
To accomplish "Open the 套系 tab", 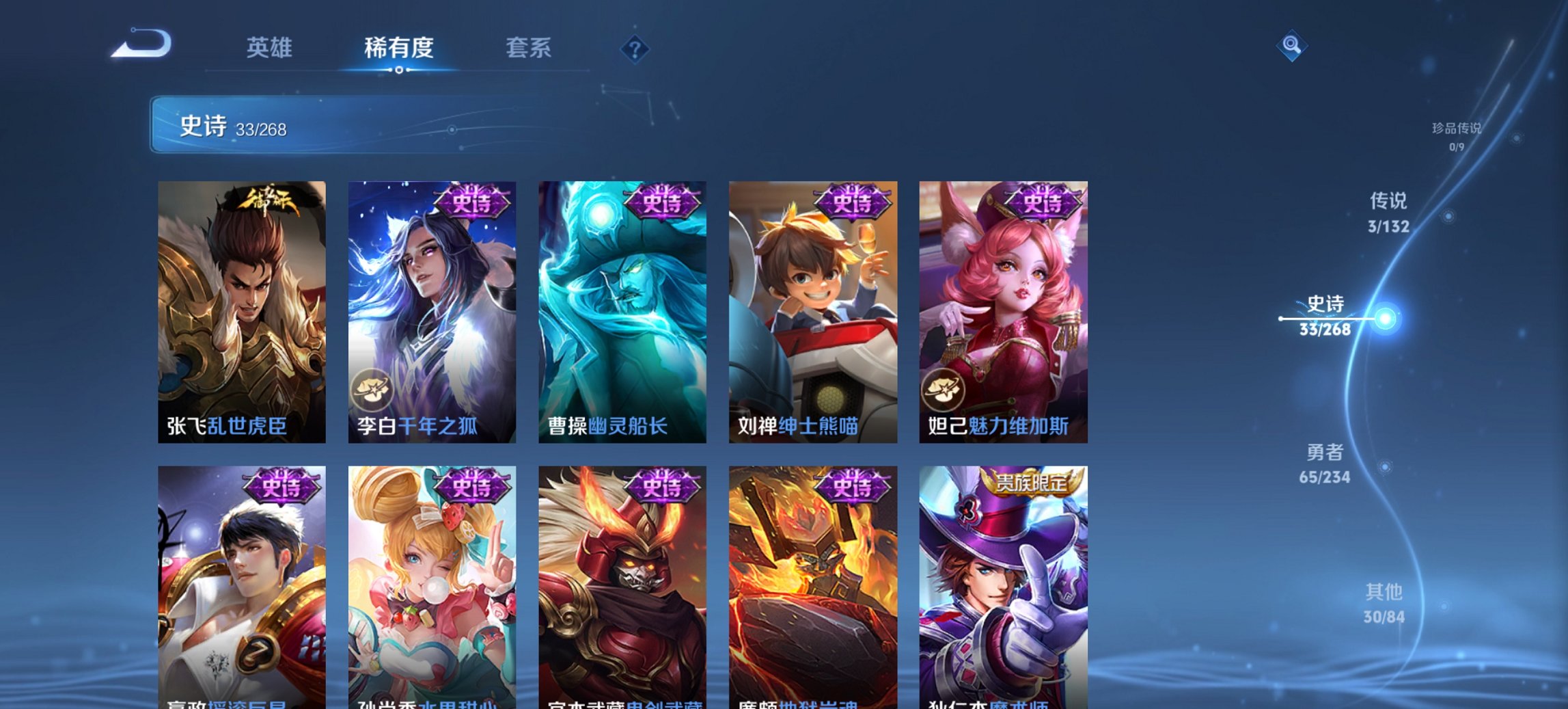I will [529, 49].
